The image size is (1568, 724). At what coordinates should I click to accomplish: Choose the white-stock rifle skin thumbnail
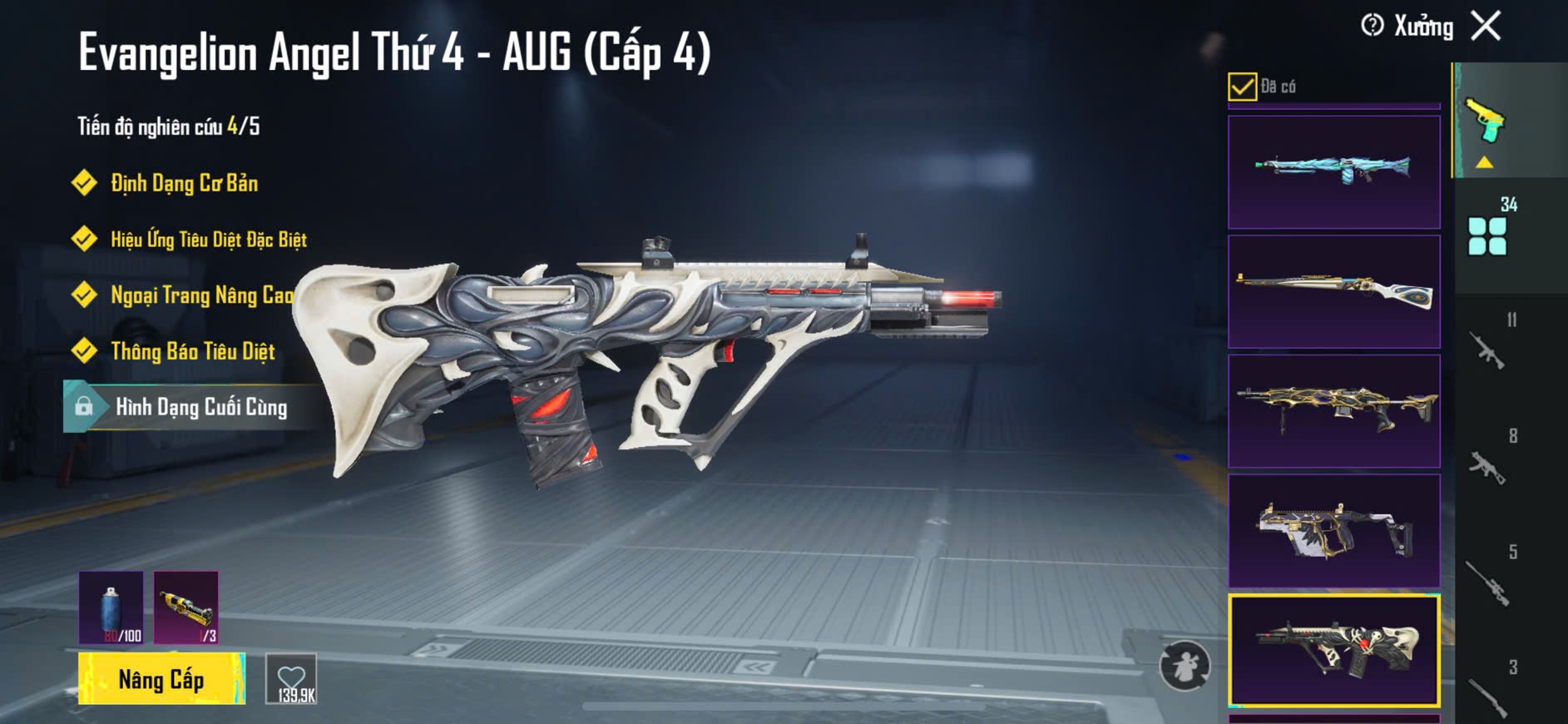(1333, 291)
